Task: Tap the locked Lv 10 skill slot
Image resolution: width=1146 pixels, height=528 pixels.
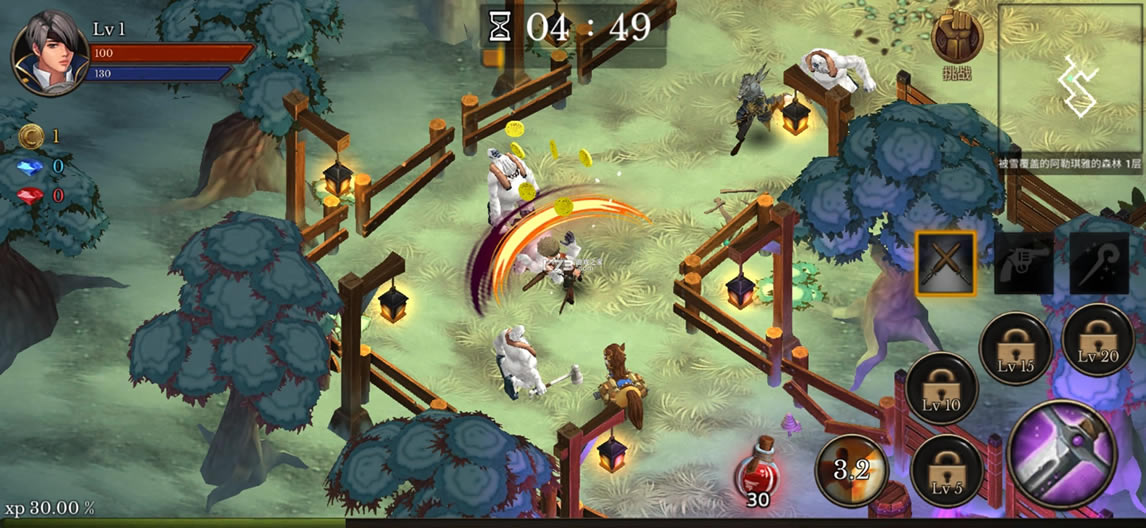Action: coord(942,388)
